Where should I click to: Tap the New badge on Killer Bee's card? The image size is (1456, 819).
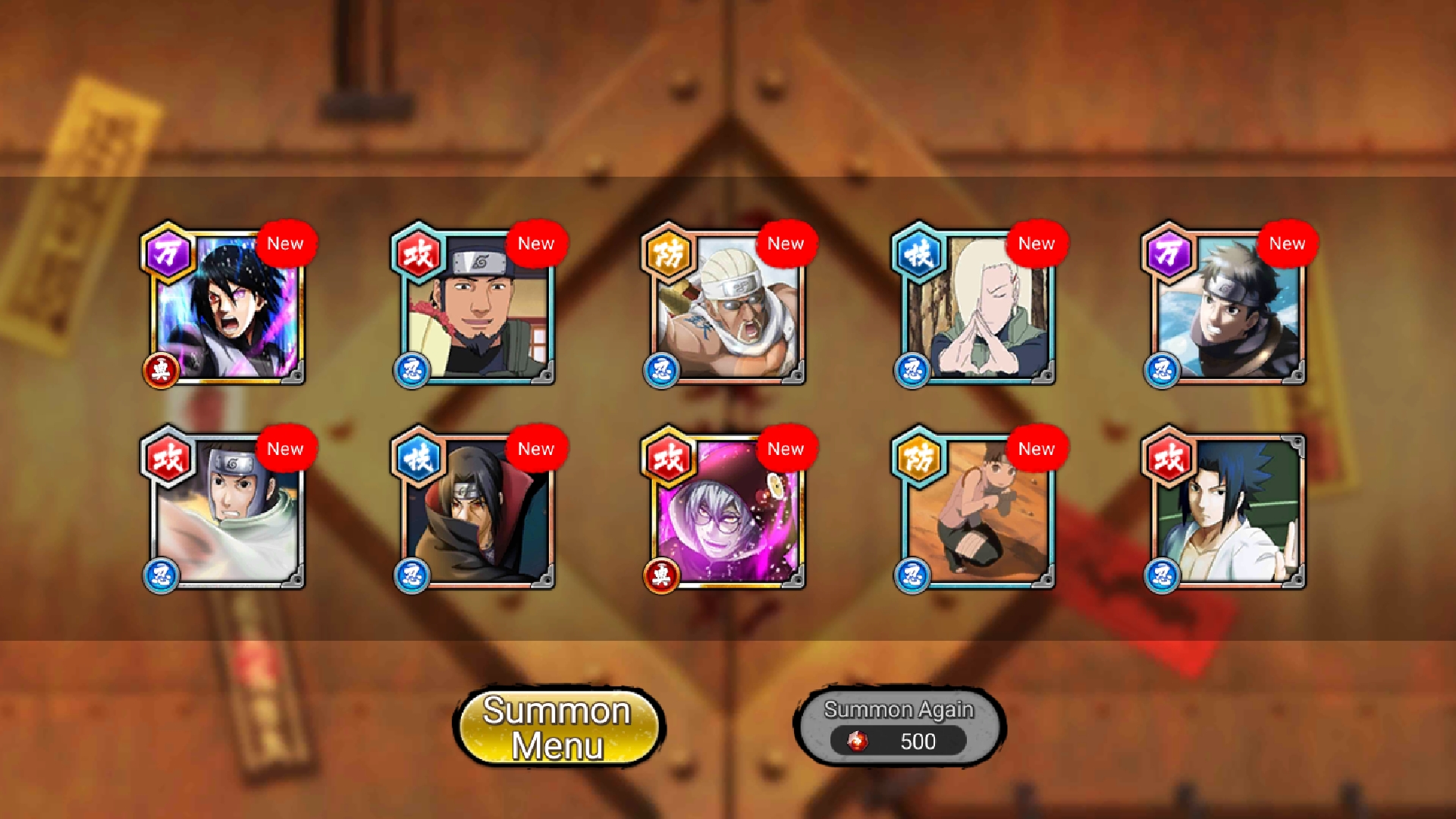coord(786,243)
